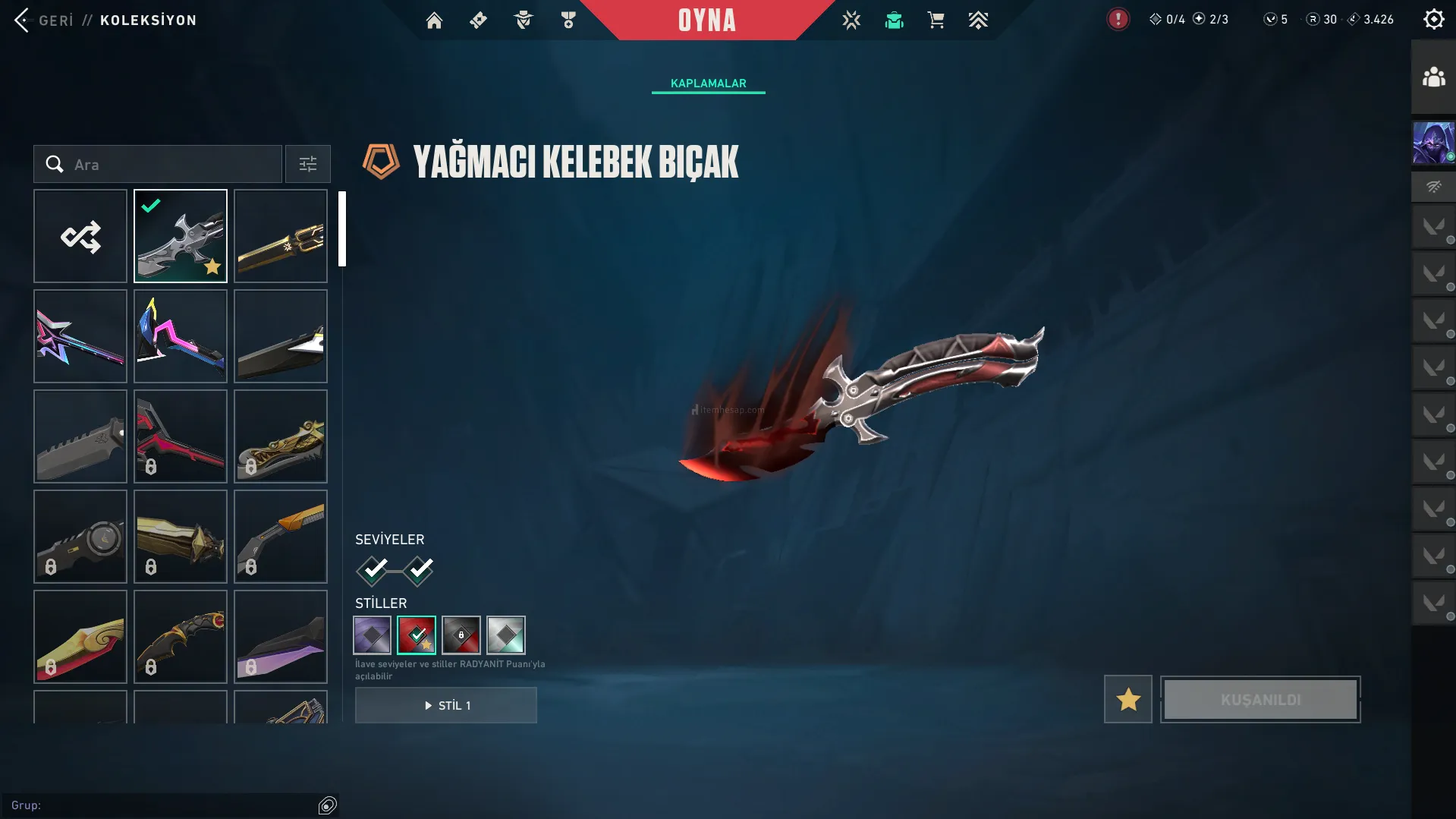Click the KUŞANILDI equip button
The width and height of the screenshot is (1456, 819).
tap(1260, 699)
